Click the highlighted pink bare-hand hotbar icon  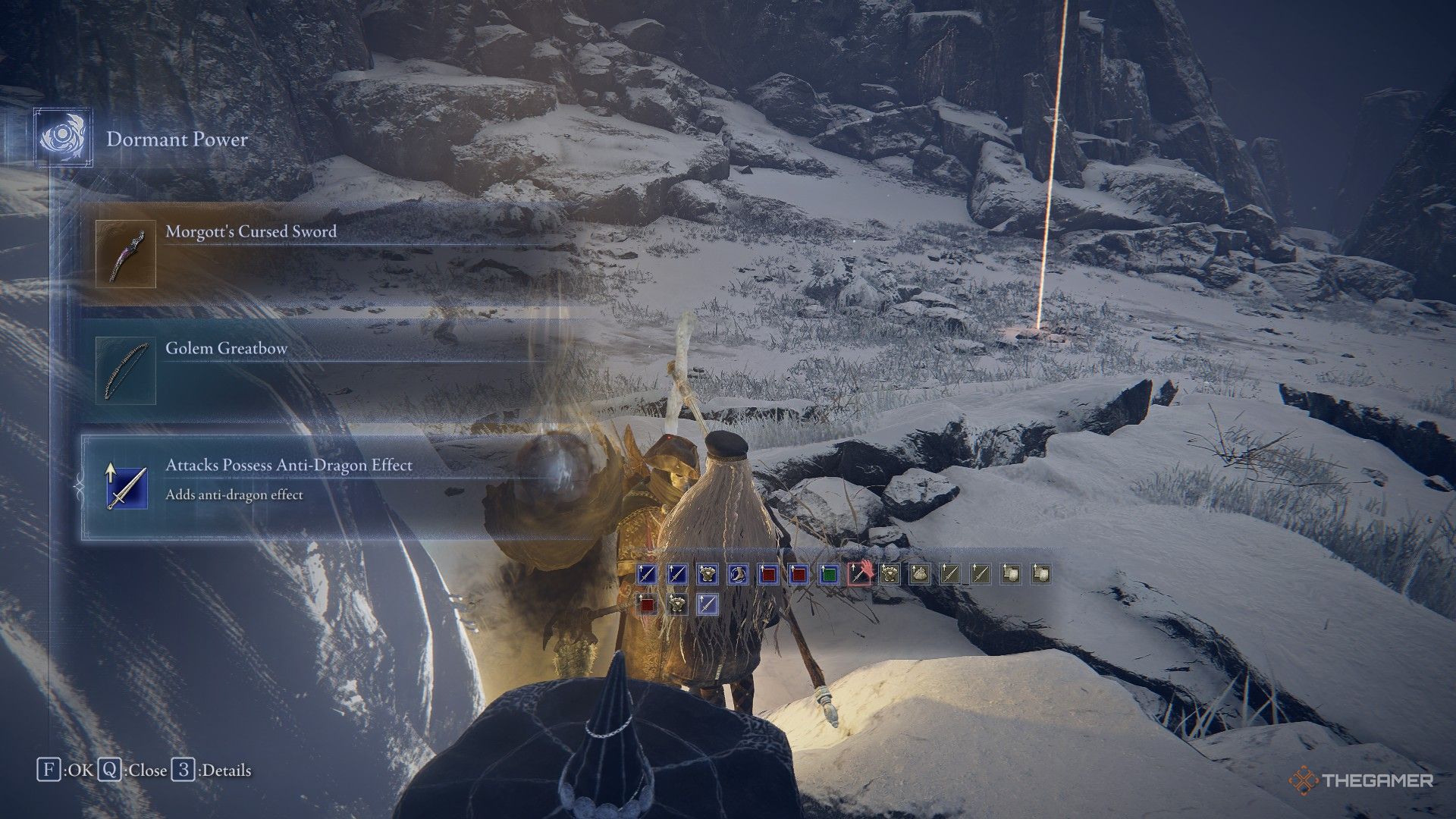click(x=859, y=574)
